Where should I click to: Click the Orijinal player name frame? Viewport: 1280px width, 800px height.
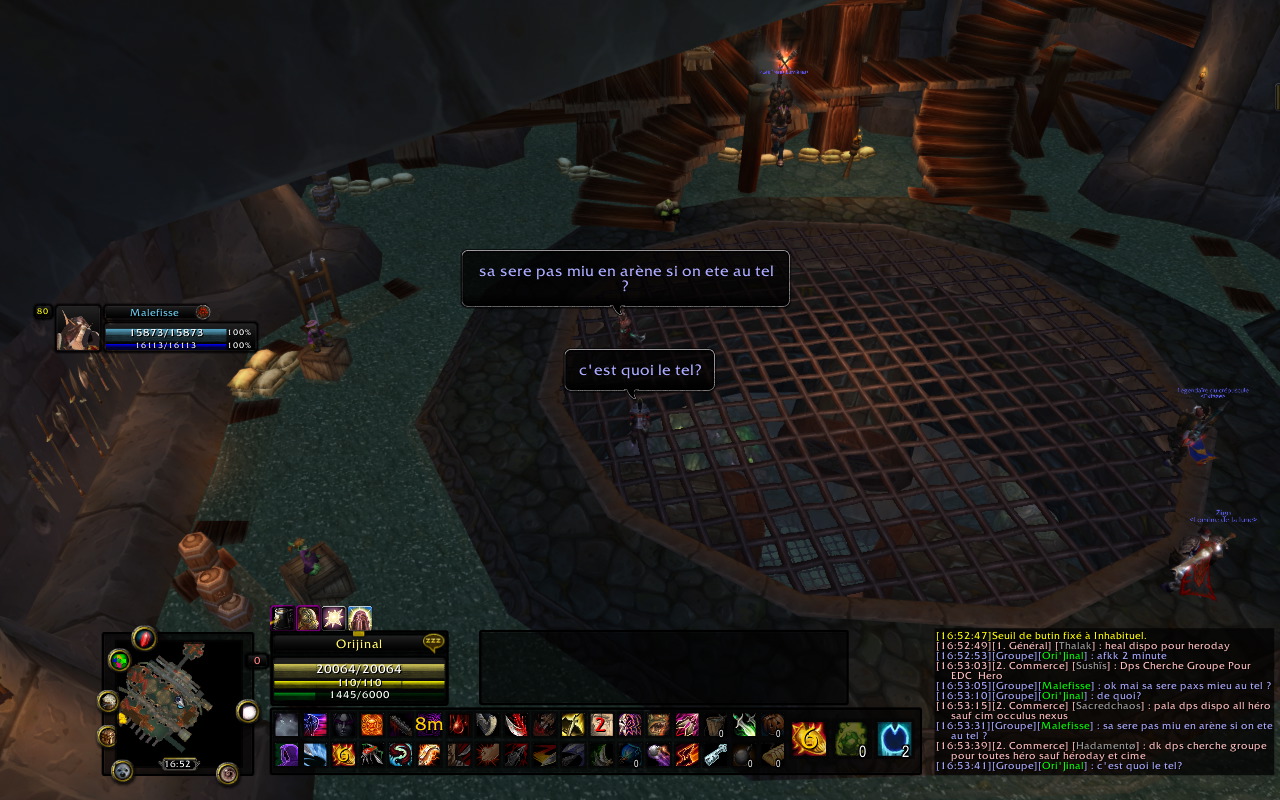[x=358, y=644]
